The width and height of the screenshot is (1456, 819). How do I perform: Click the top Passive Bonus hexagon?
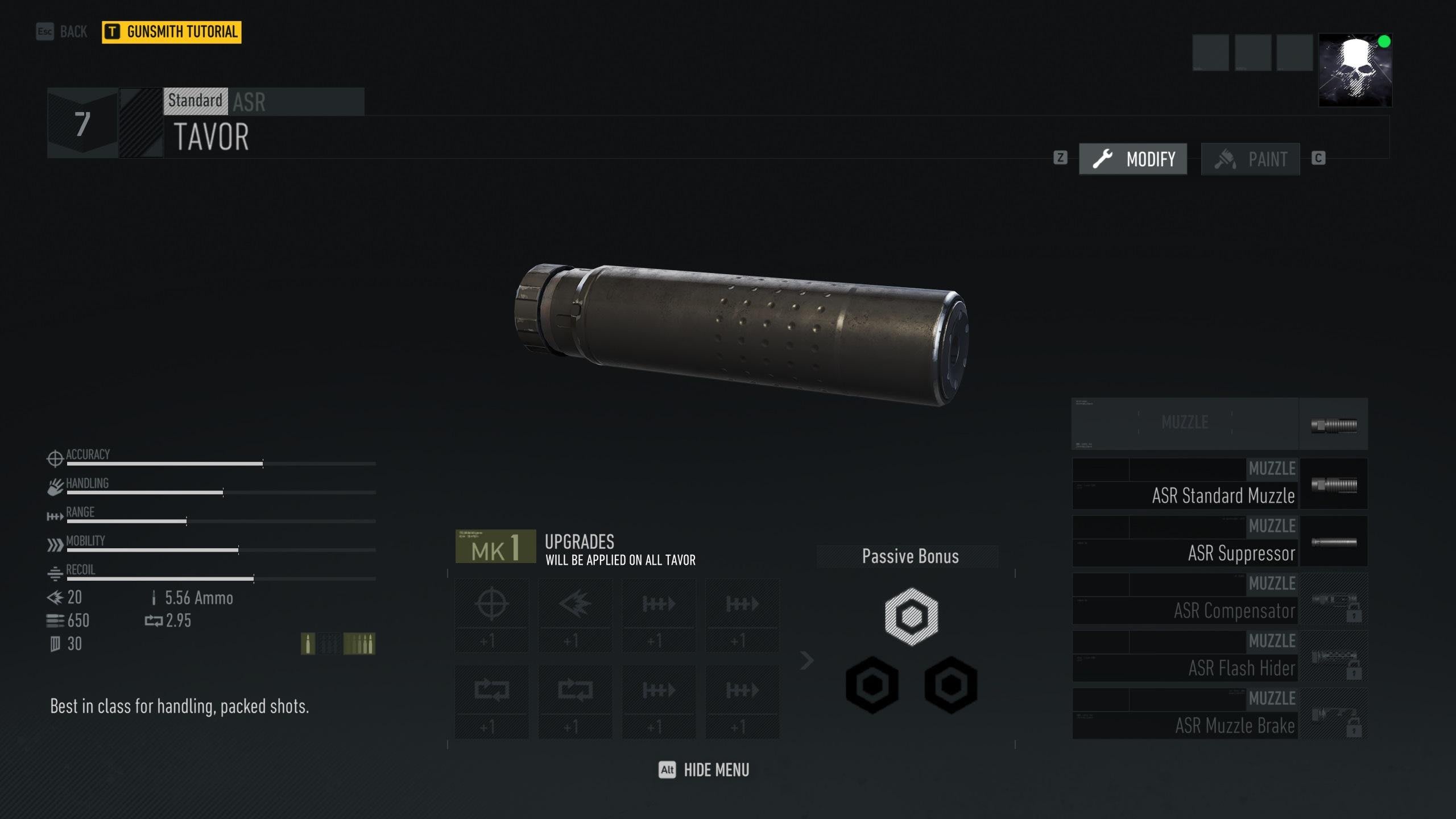[911, 617]
